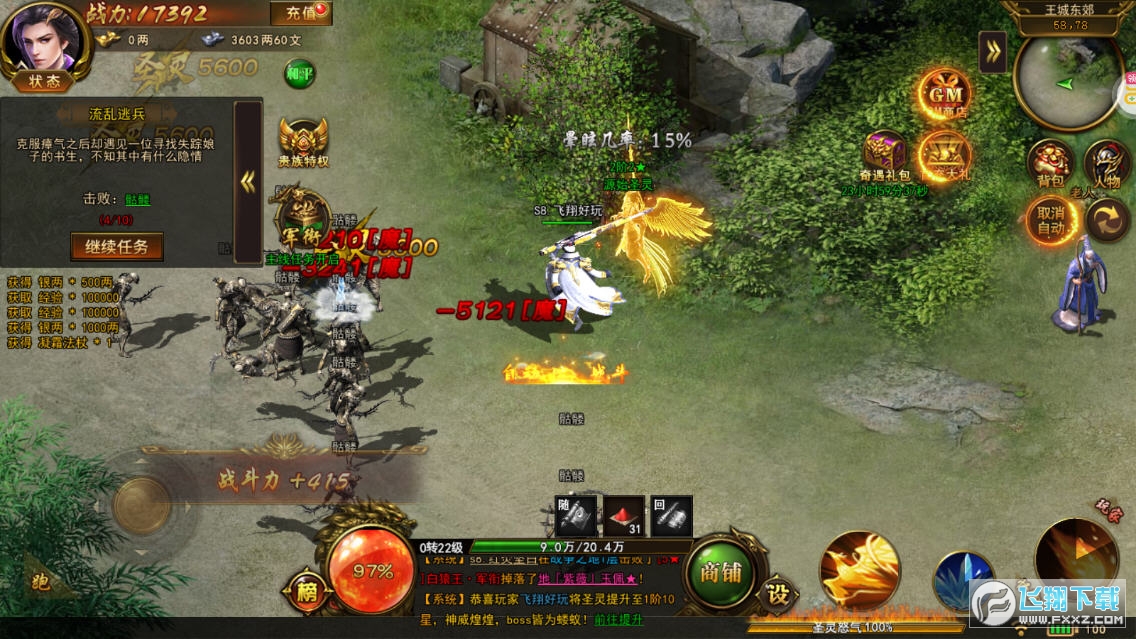Viewport: 1136px width, 639px height.
Task: Continue the quest with 继续任务
Action: (117, 246)
